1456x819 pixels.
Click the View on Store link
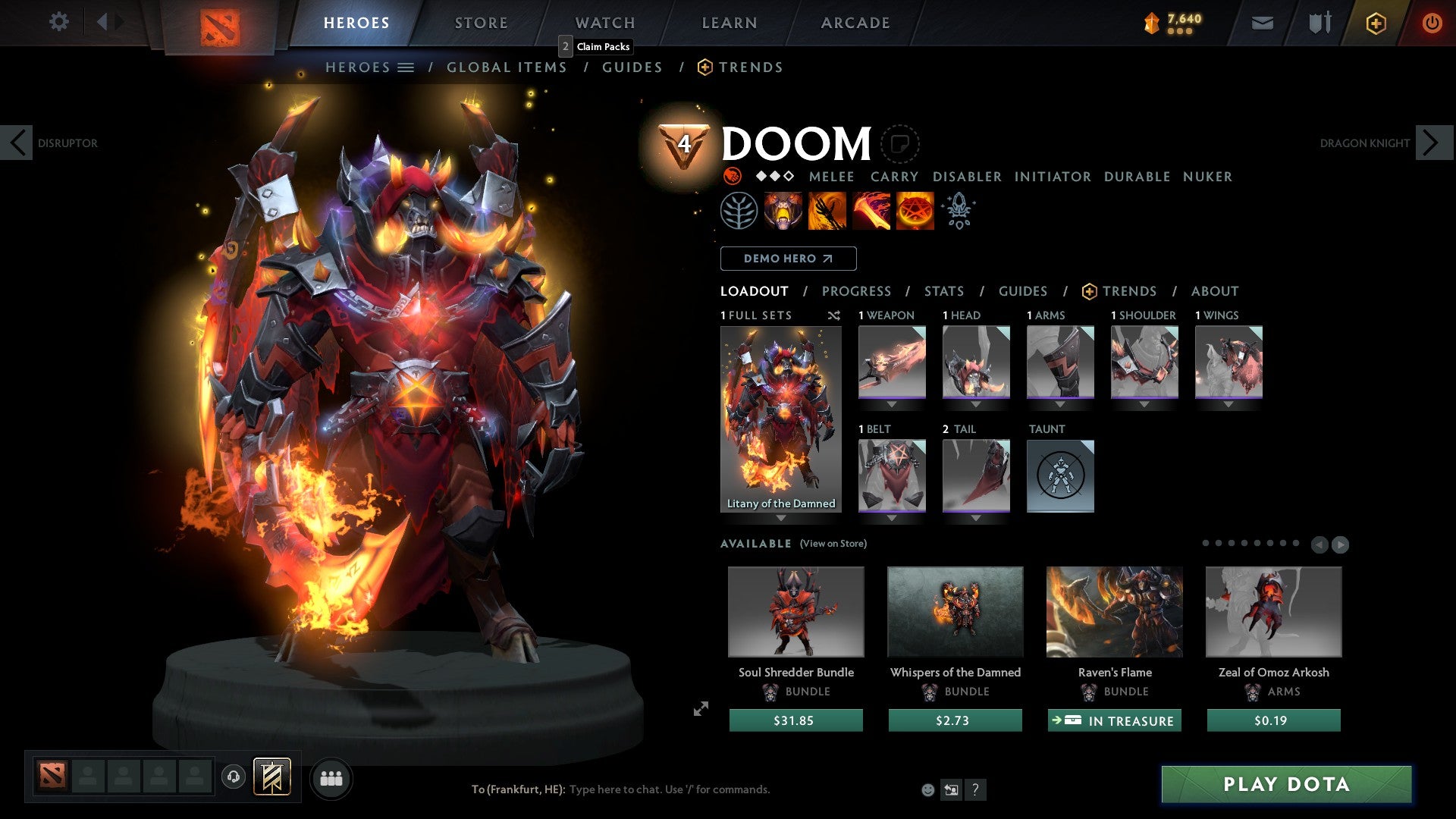pos(833,544)
